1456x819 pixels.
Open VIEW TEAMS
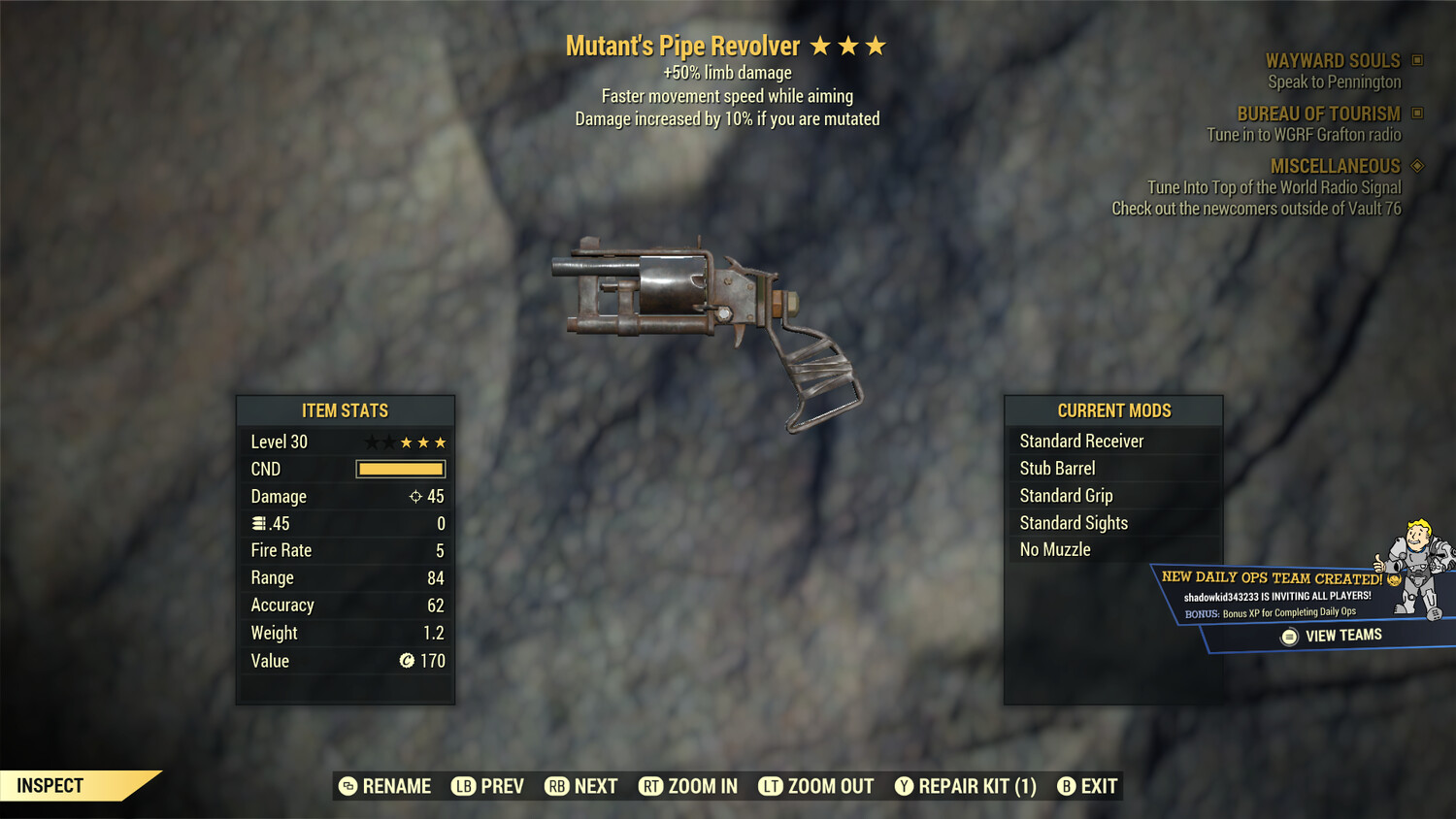[1342, 634]
